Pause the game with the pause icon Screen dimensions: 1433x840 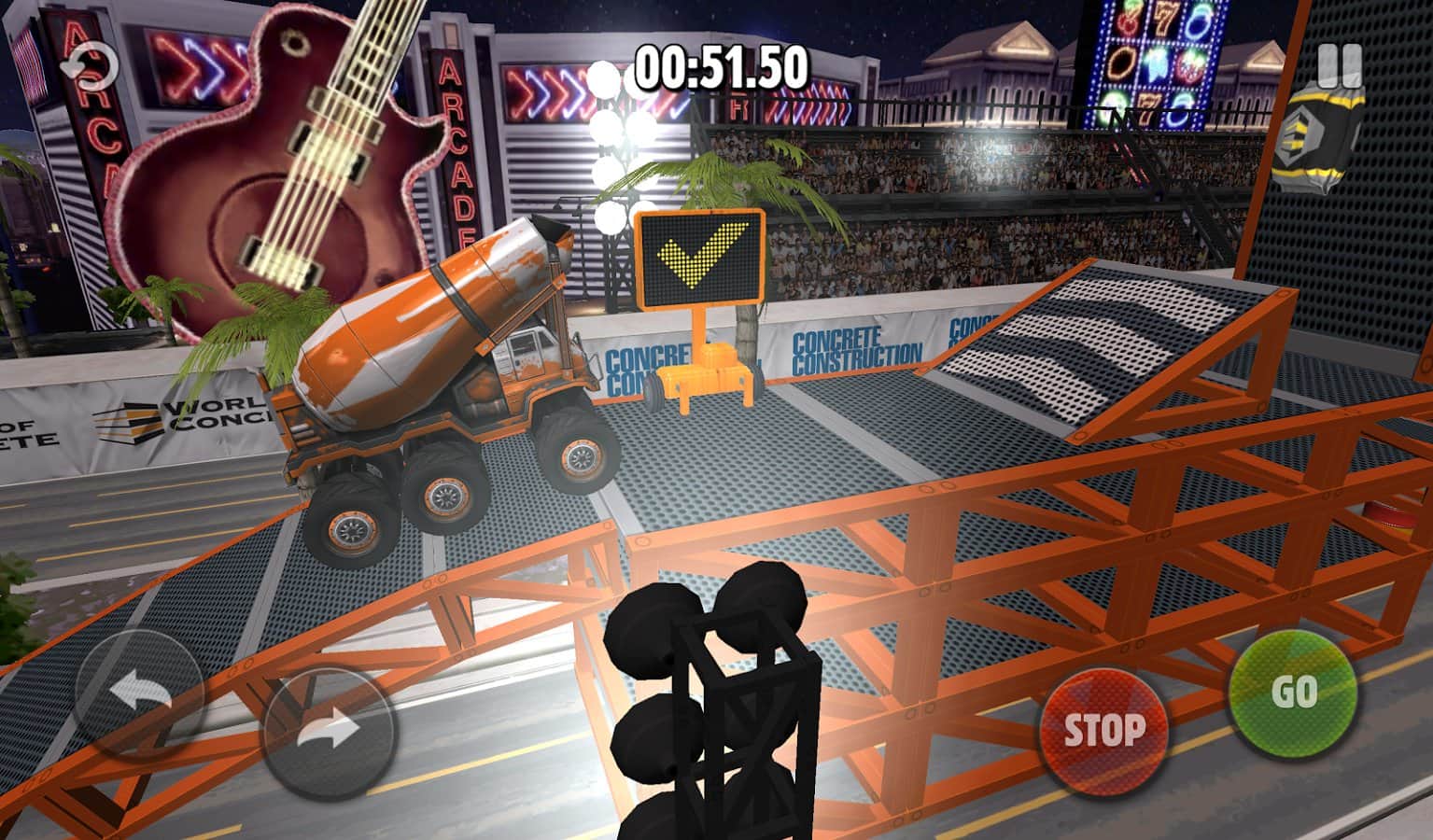point(1340,63)
